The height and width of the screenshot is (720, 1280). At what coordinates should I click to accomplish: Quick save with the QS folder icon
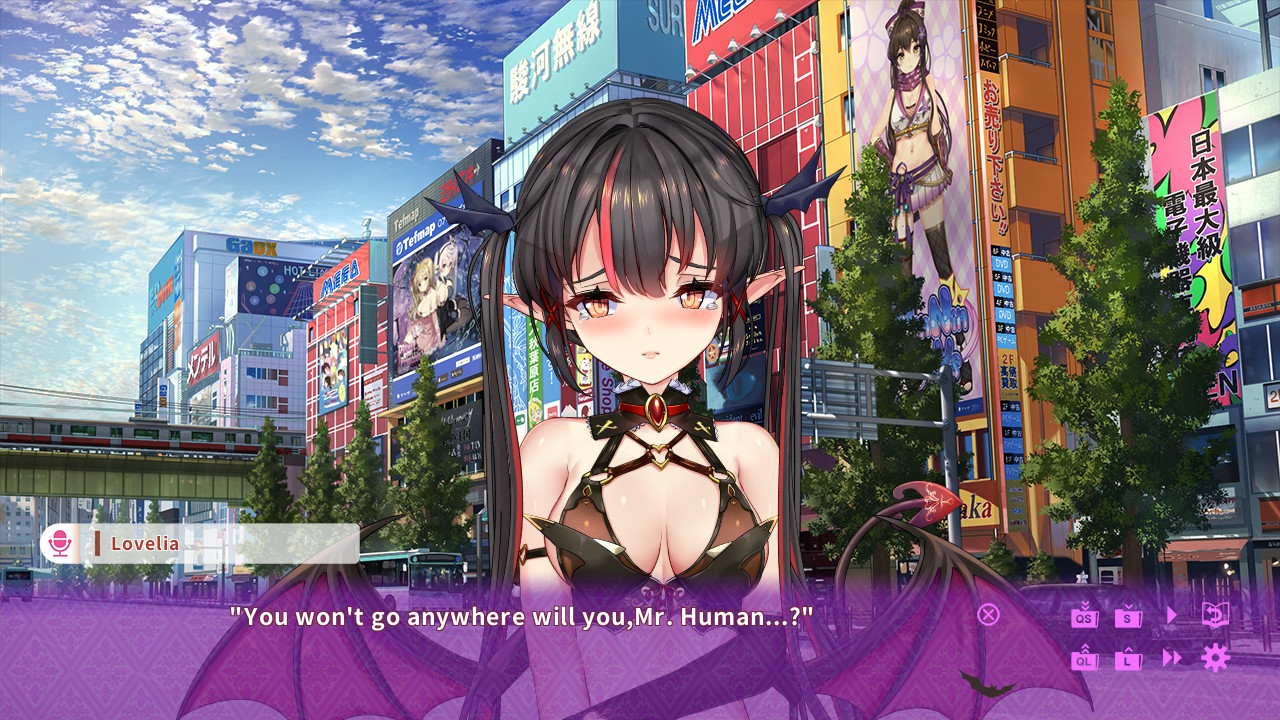[1085, 616]
